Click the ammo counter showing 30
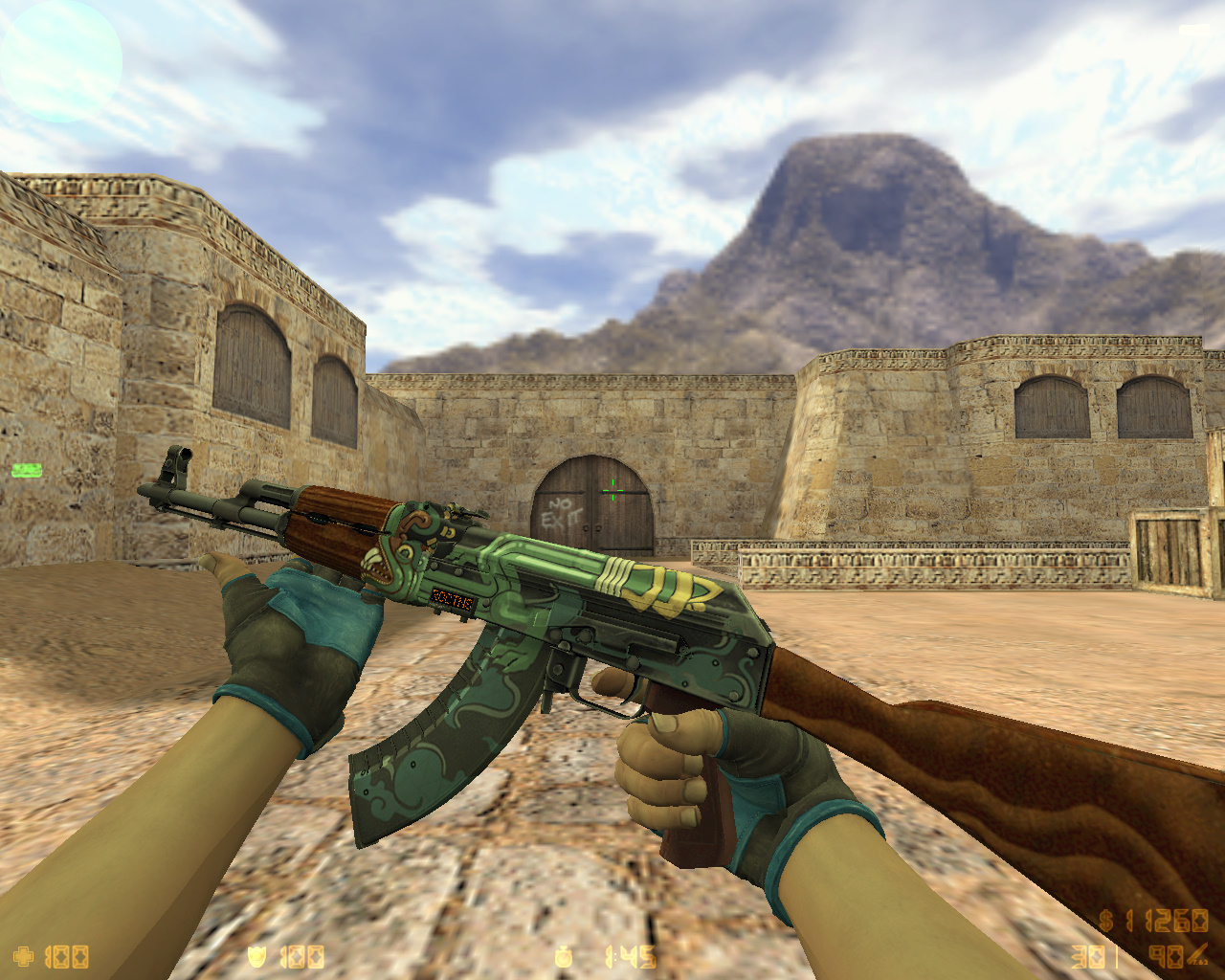Screen dimensions: 1225x980 [1086, 955]
